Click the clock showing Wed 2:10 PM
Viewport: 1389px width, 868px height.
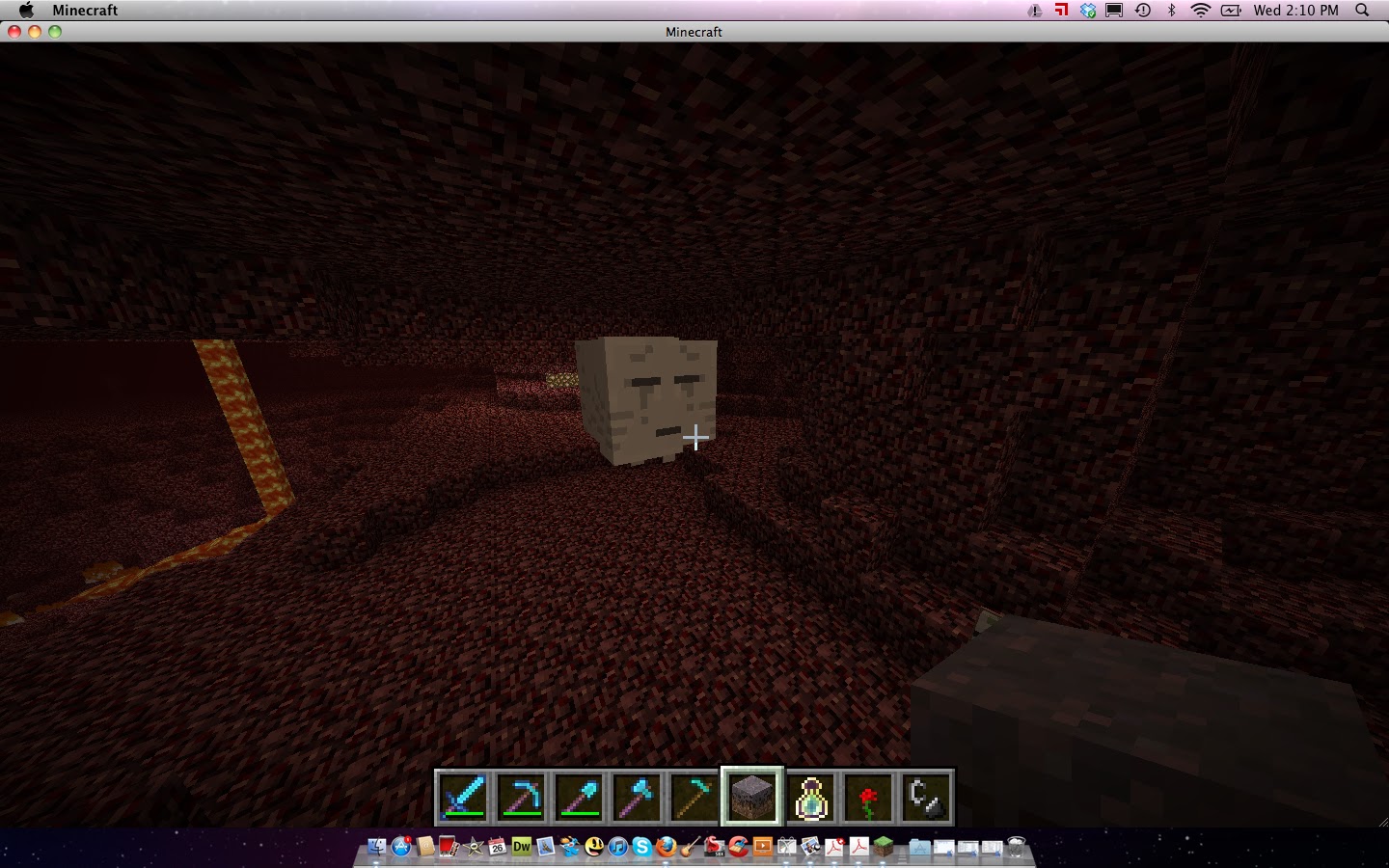(x=1297, y=10)
